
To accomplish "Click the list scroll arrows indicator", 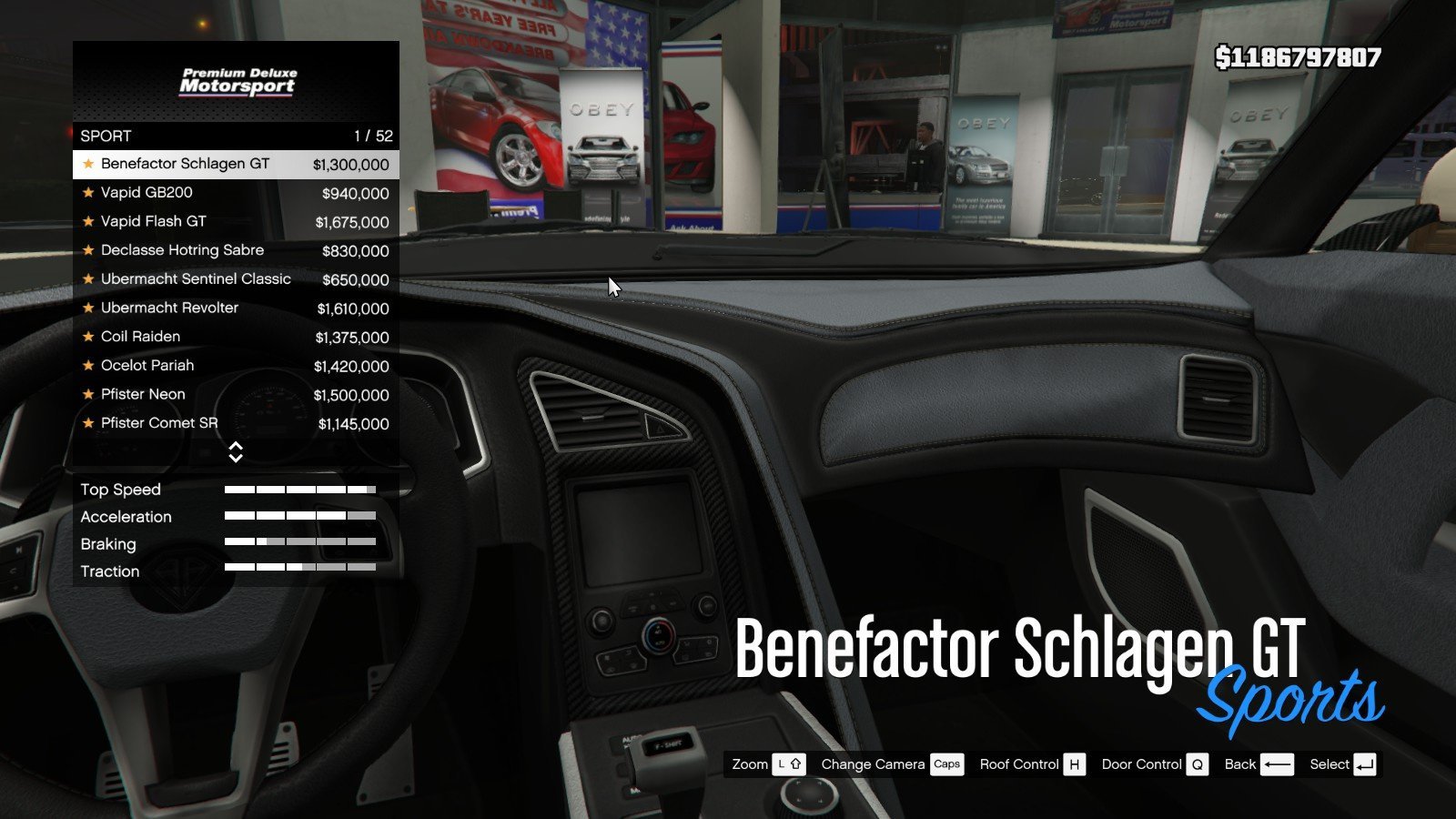I will point(236,452).
